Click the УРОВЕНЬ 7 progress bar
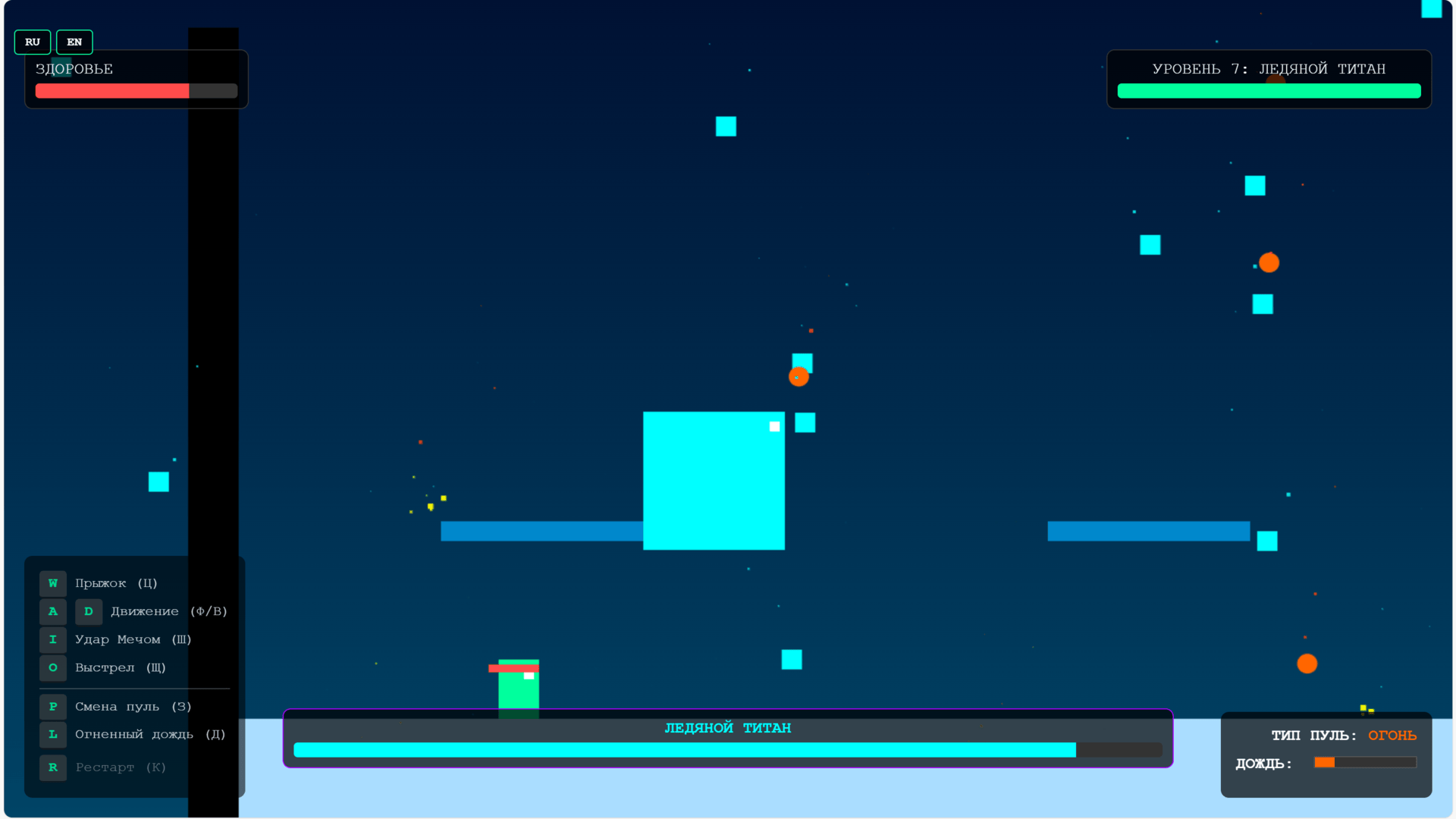Screen dimensions: 1456x819 tap(1269, 90)
